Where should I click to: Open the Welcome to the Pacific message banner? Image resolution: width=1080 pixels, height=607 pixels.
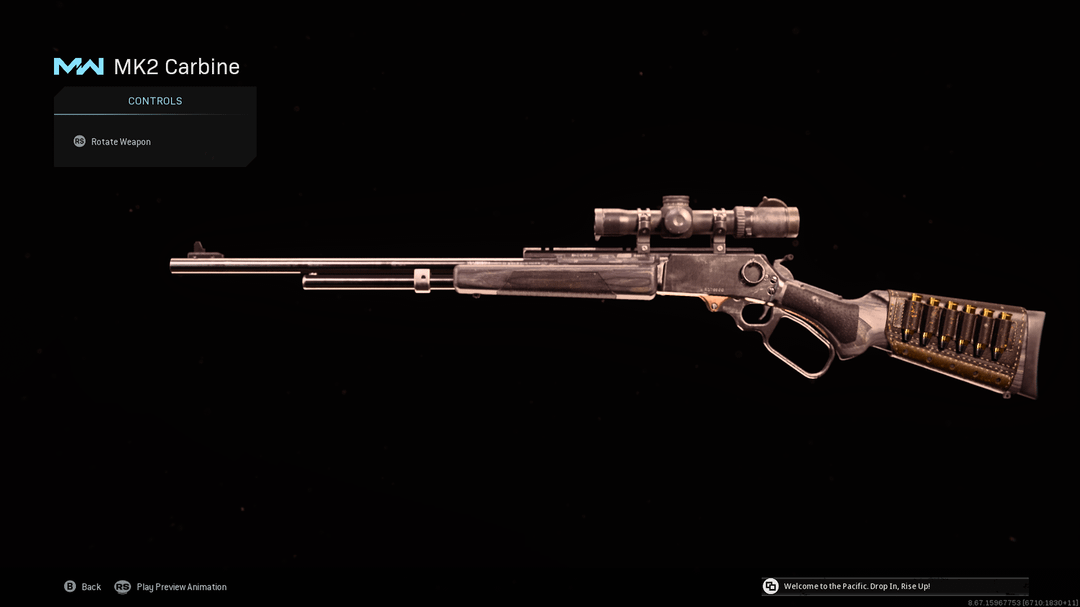[x=856, y=586]
